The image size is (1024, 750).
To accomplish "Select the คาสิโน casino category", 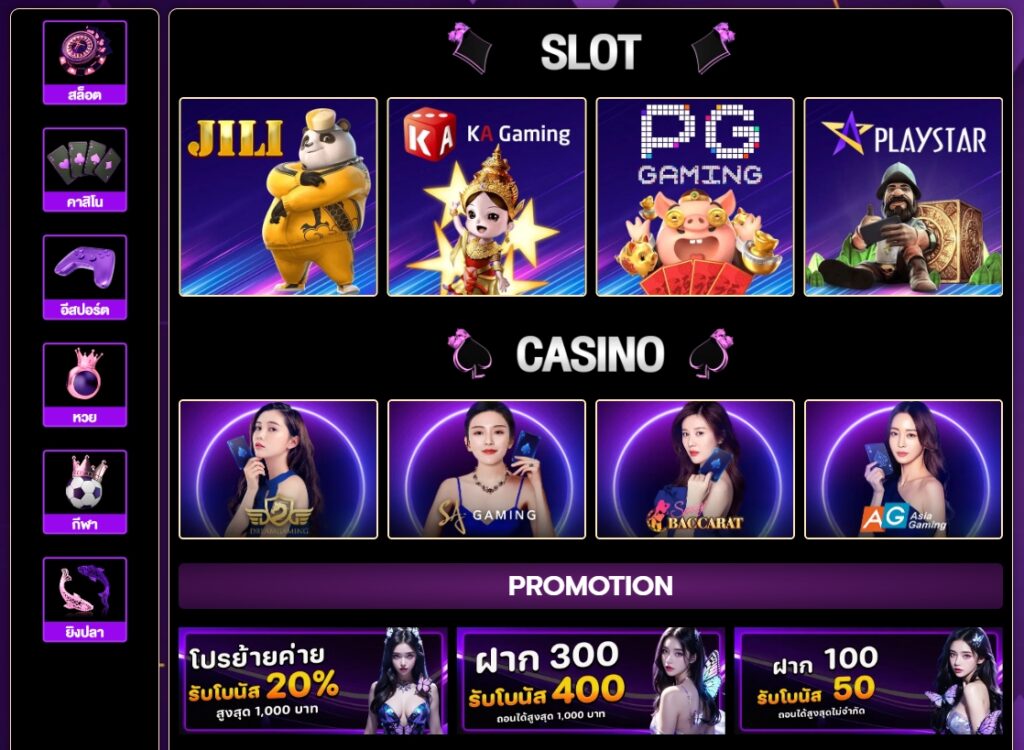I will (x=85, y=169).
